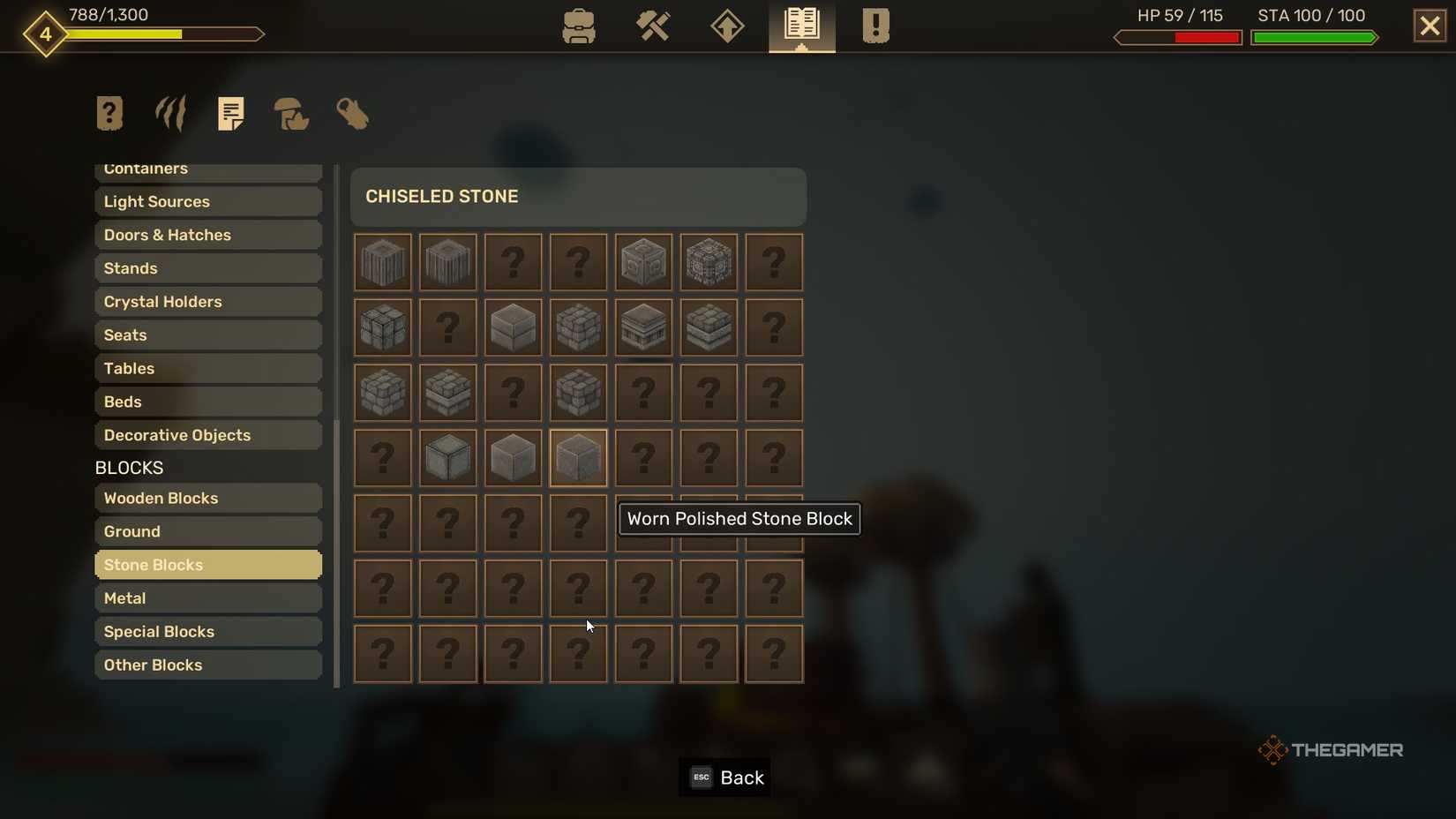Select the Worn Polished Stone Block cell

(x=578, y=458)
